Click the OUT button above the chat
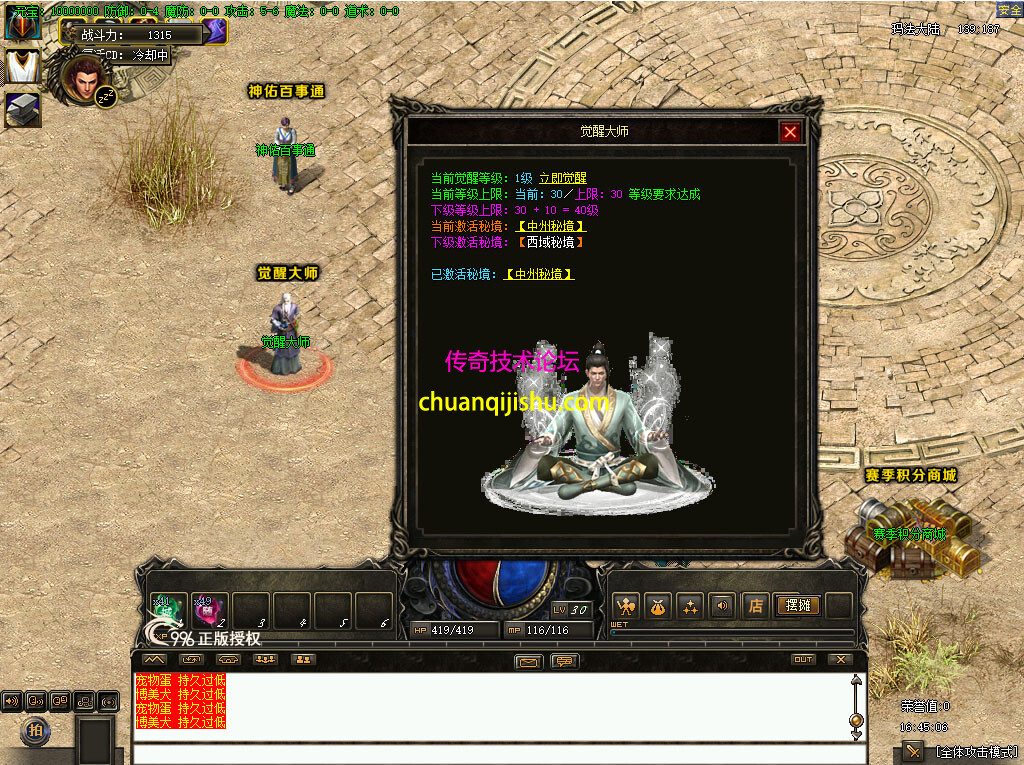Image resolution: width=1024 pixels, height=765 pixels. pyautogui.click(x=803, y=660)
